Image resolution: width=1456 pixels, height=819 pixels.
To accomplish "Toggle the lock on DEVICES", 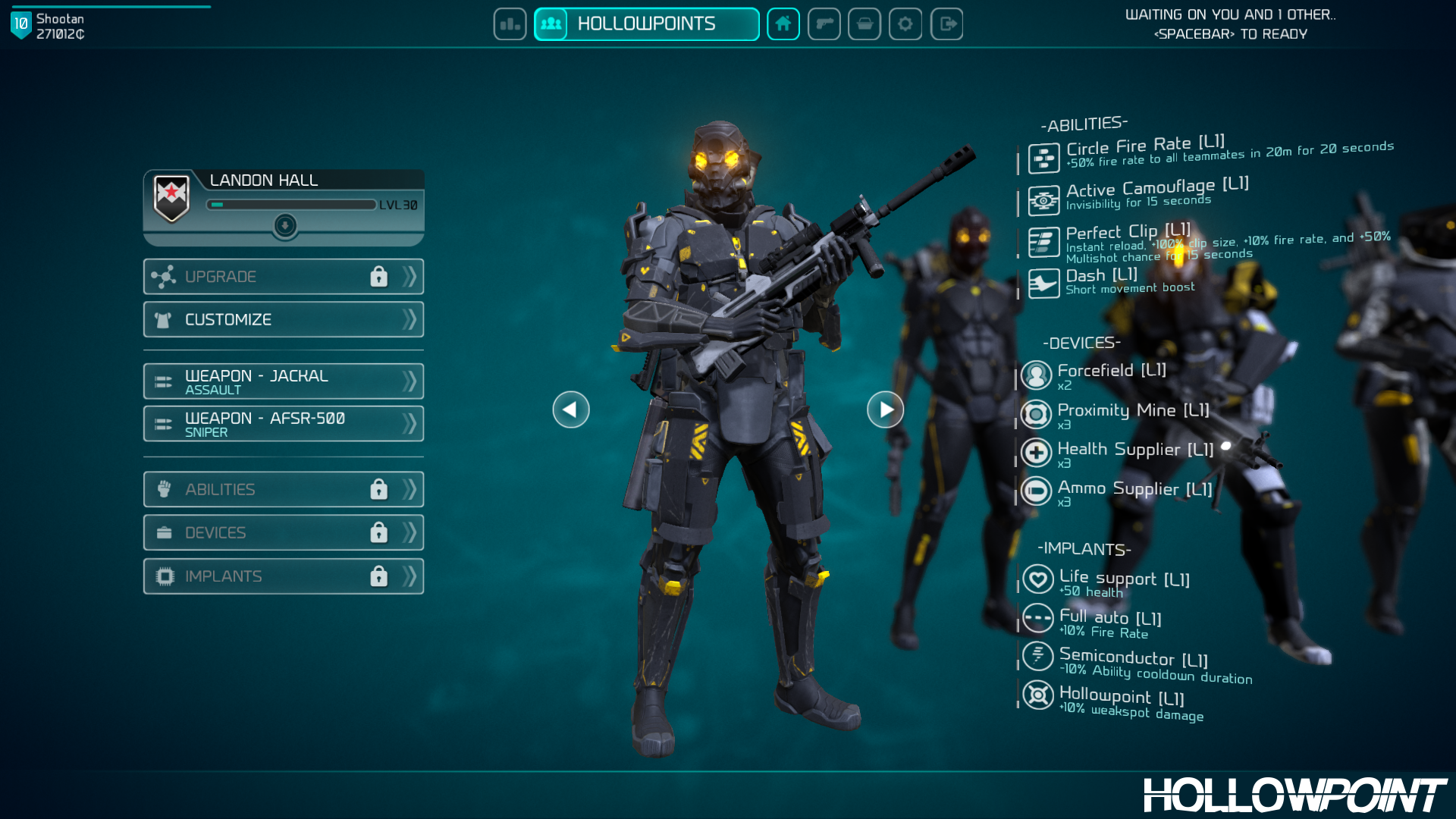I will 379,532.
